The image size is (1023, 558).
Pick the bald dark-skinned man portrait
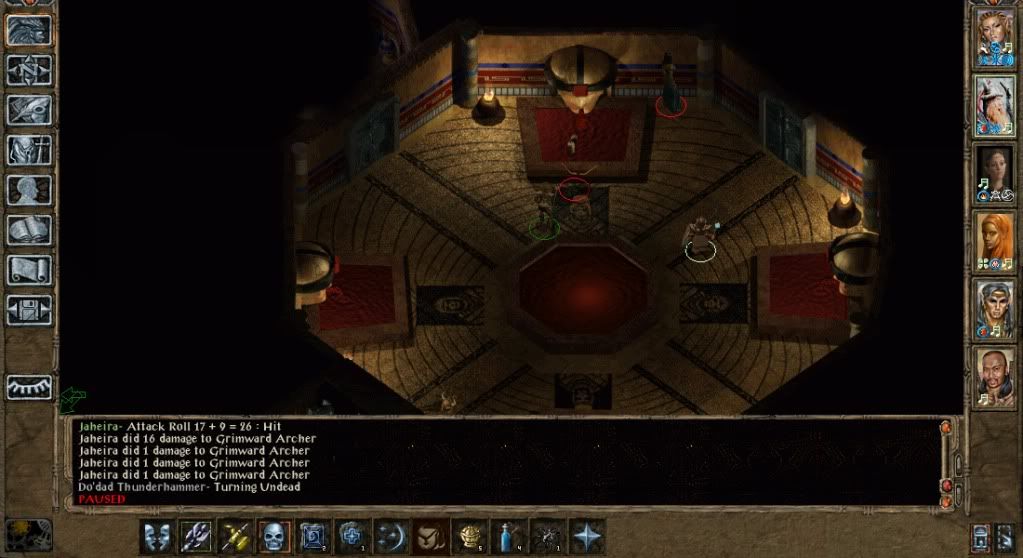click(995, 377)
